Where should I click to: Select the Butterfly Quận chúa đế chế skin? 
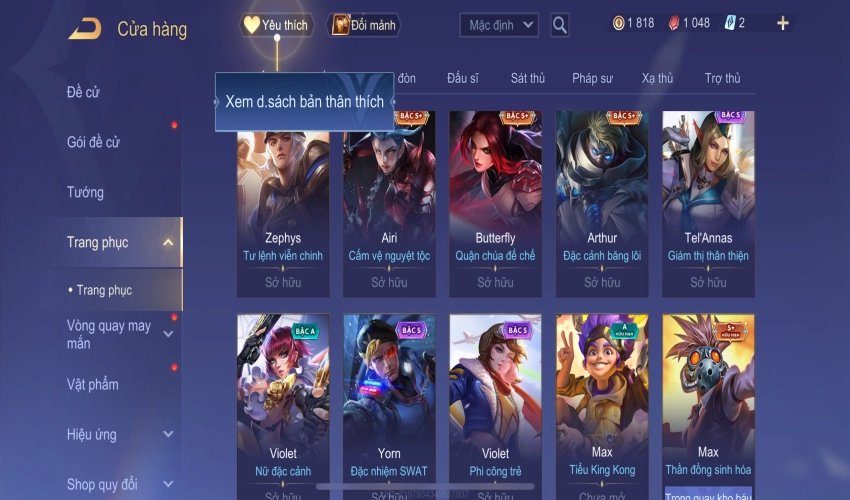pyautogui.click(x=495, y=200)
